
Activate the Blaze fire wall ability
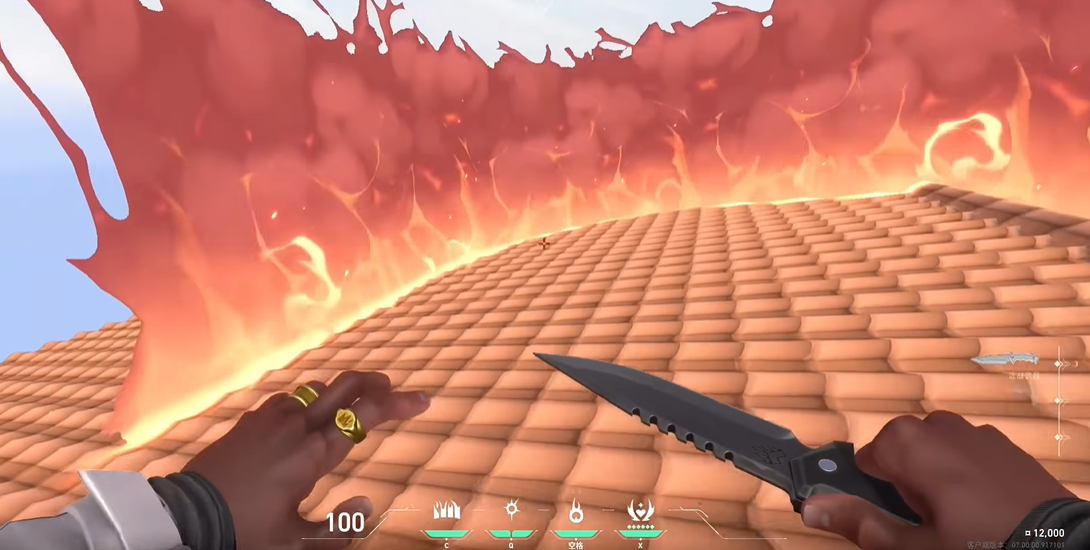(x=446, y=511)
